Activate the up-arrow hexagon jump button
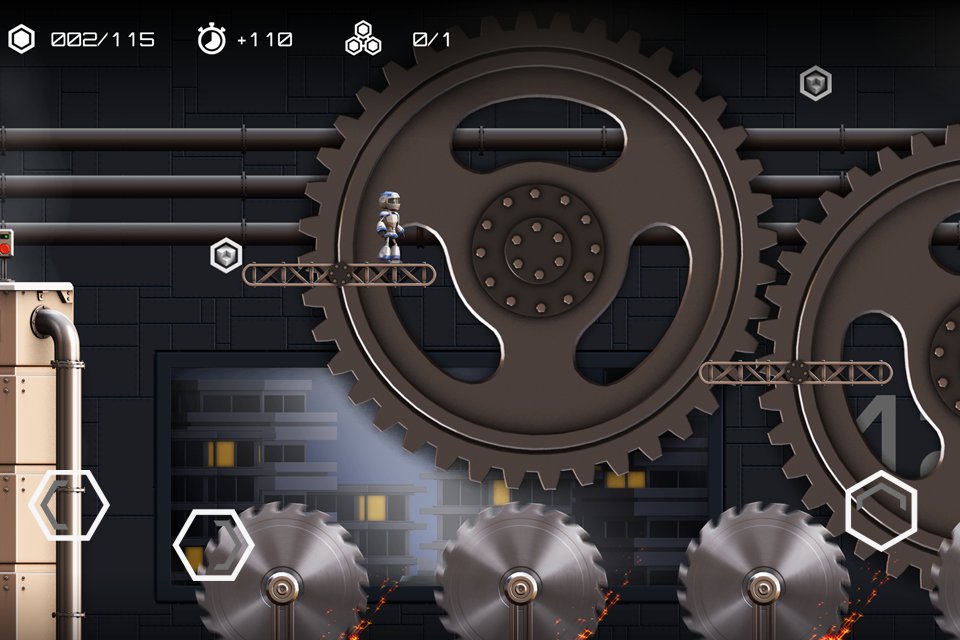The height and width of the screenshot is (640, 960). 881,509
